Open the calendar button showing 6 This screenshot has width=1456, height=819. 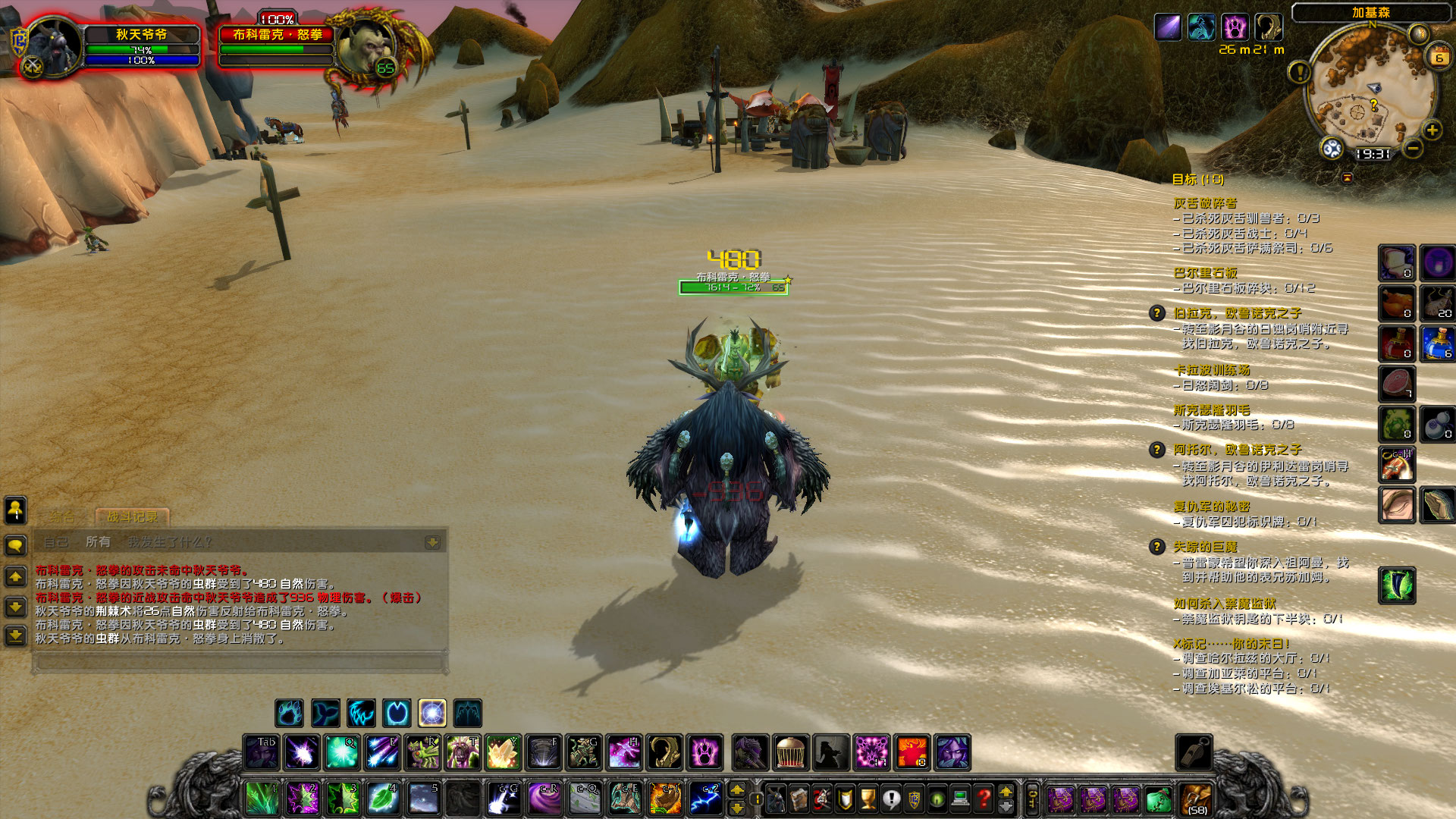click(1438, 58)
